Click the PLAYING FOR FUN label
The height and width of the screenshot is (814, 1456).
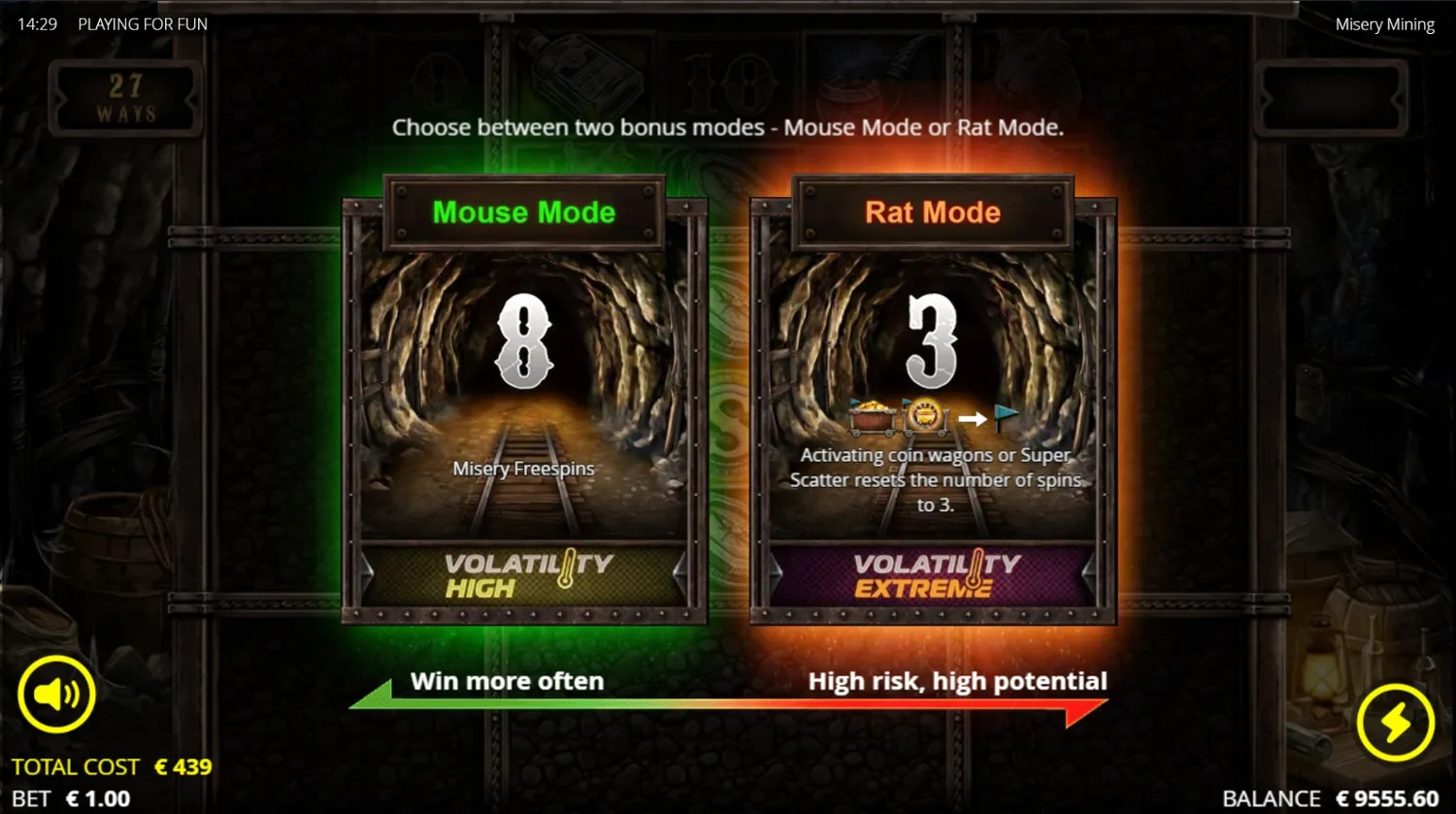coord(142,23)
